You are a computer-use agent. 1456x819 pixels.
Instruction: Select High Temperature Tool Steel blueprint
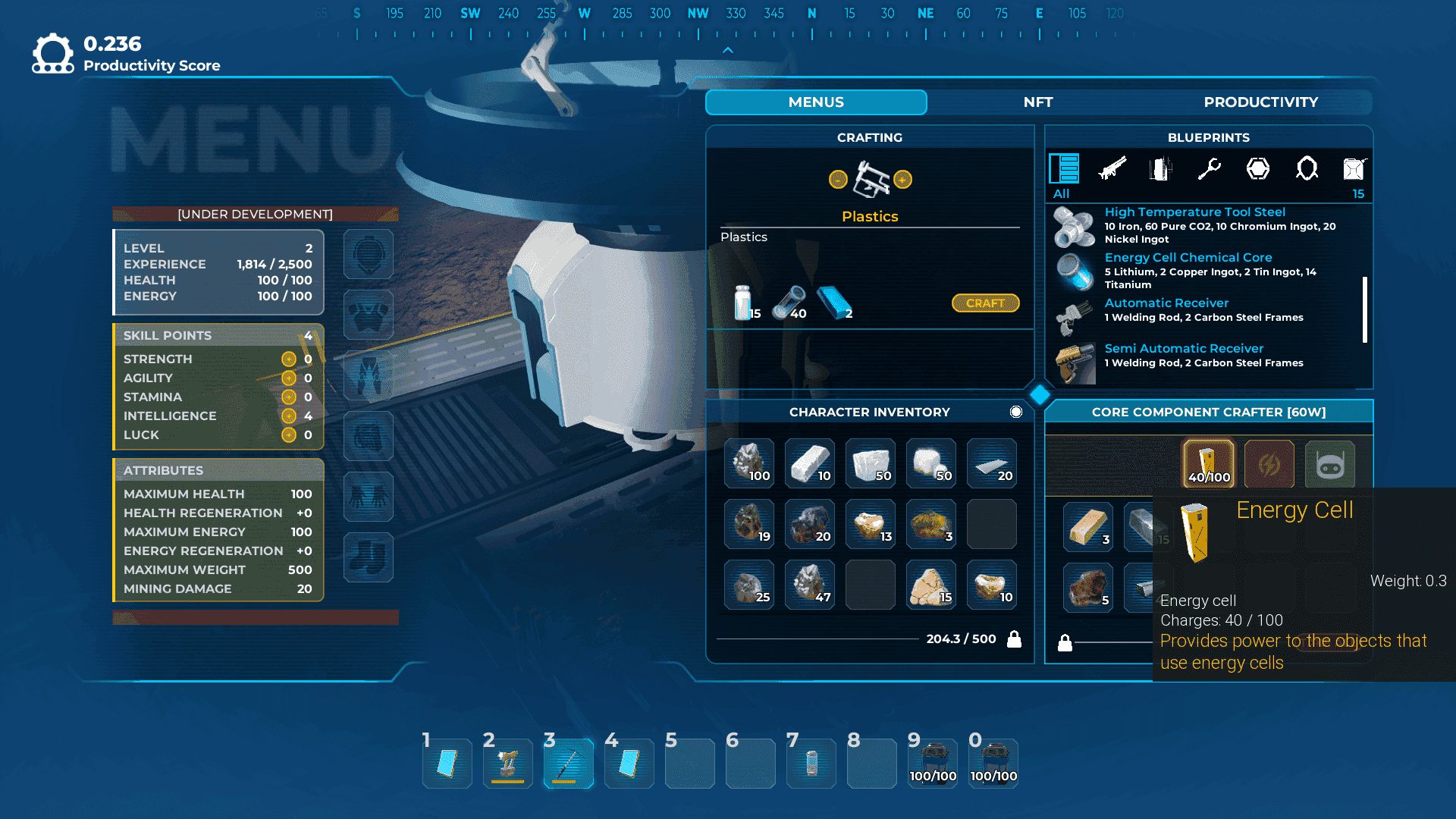(x=1194, y=212)
